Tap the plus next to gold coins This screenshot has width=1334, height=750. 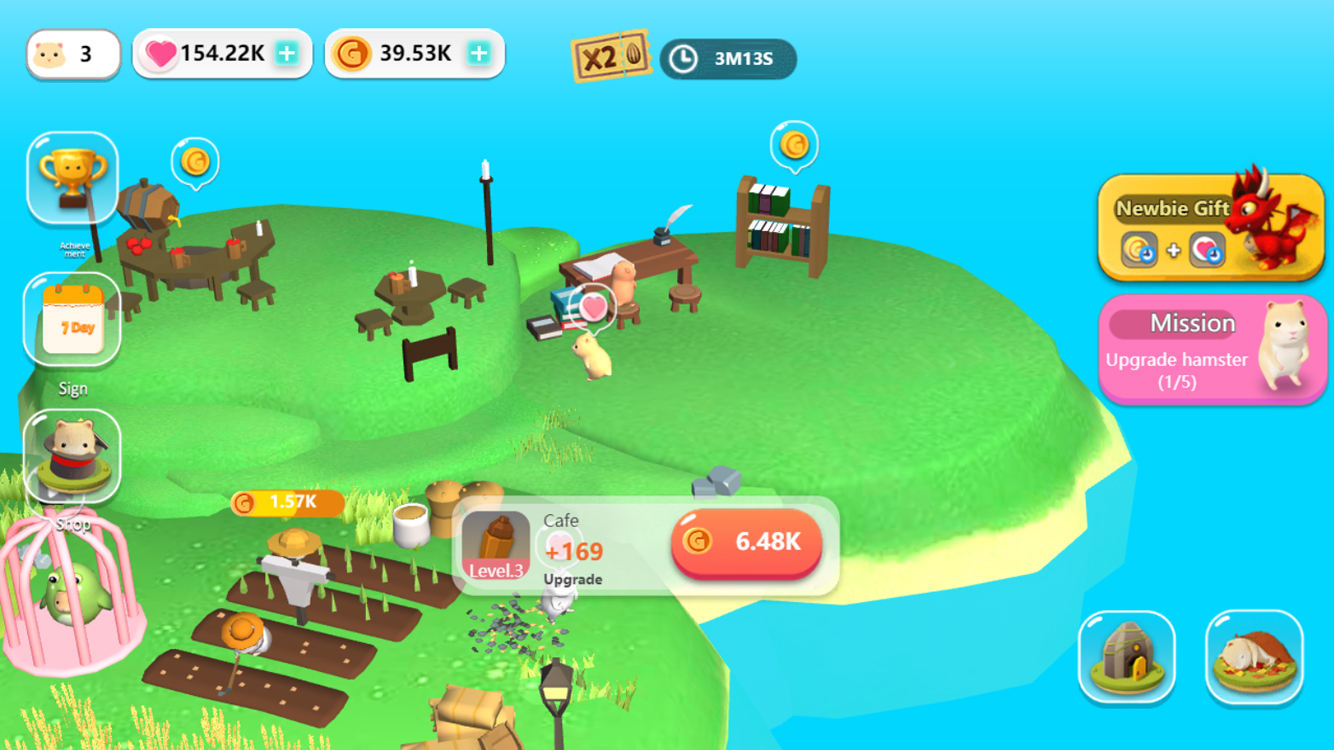click(479, 52)
